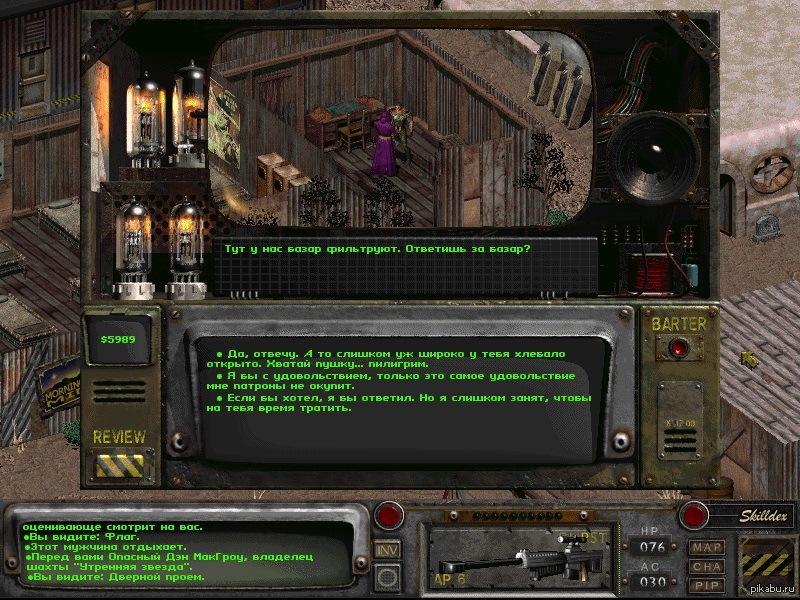Open the CHA character sheet
Viewport: 800px width, 600px height.
(x=706, y=566)
